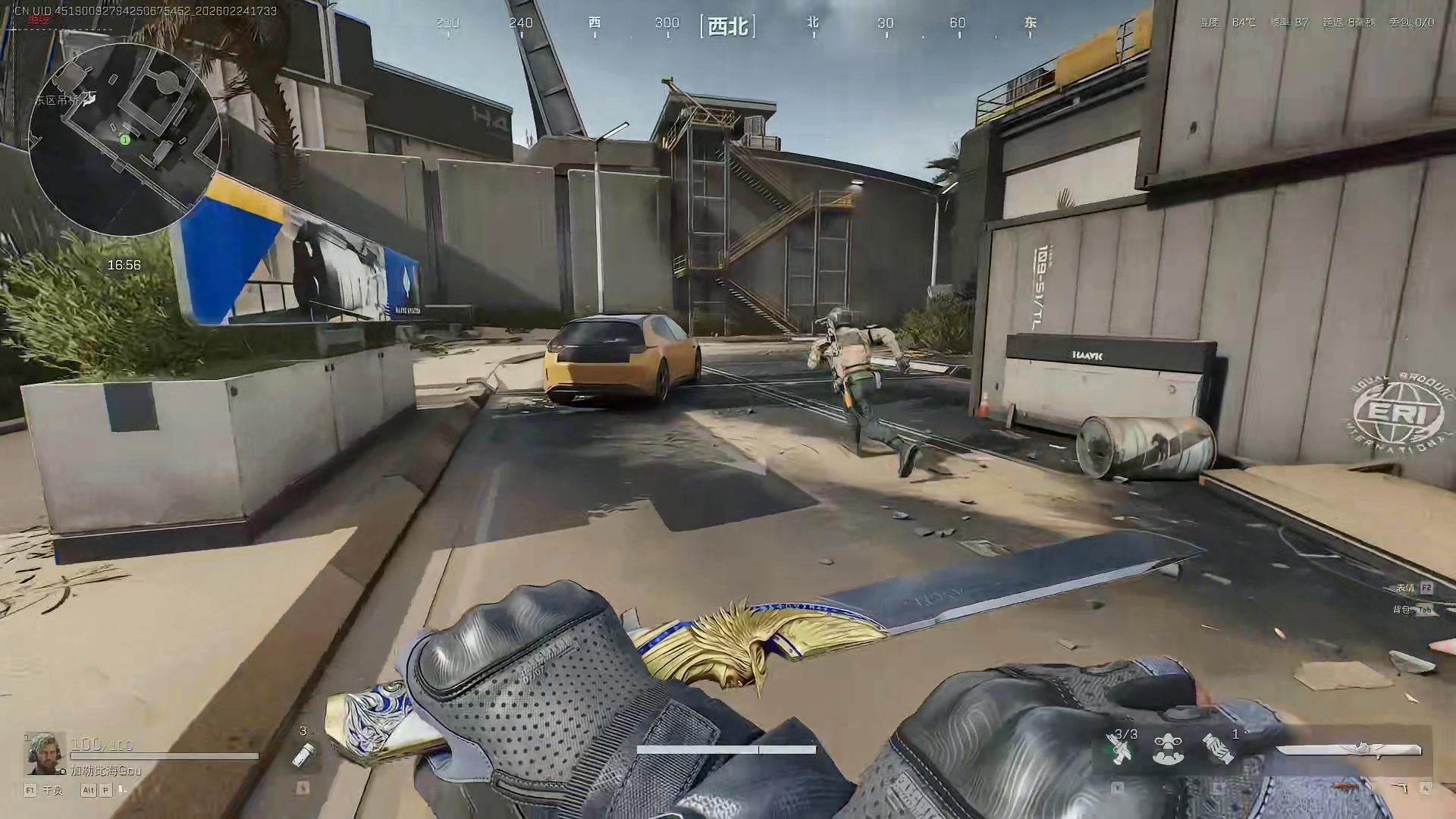Viewport: 1456px width, 819px height.
Task: Click the circular minimap
Action: (x=124, y=138)
